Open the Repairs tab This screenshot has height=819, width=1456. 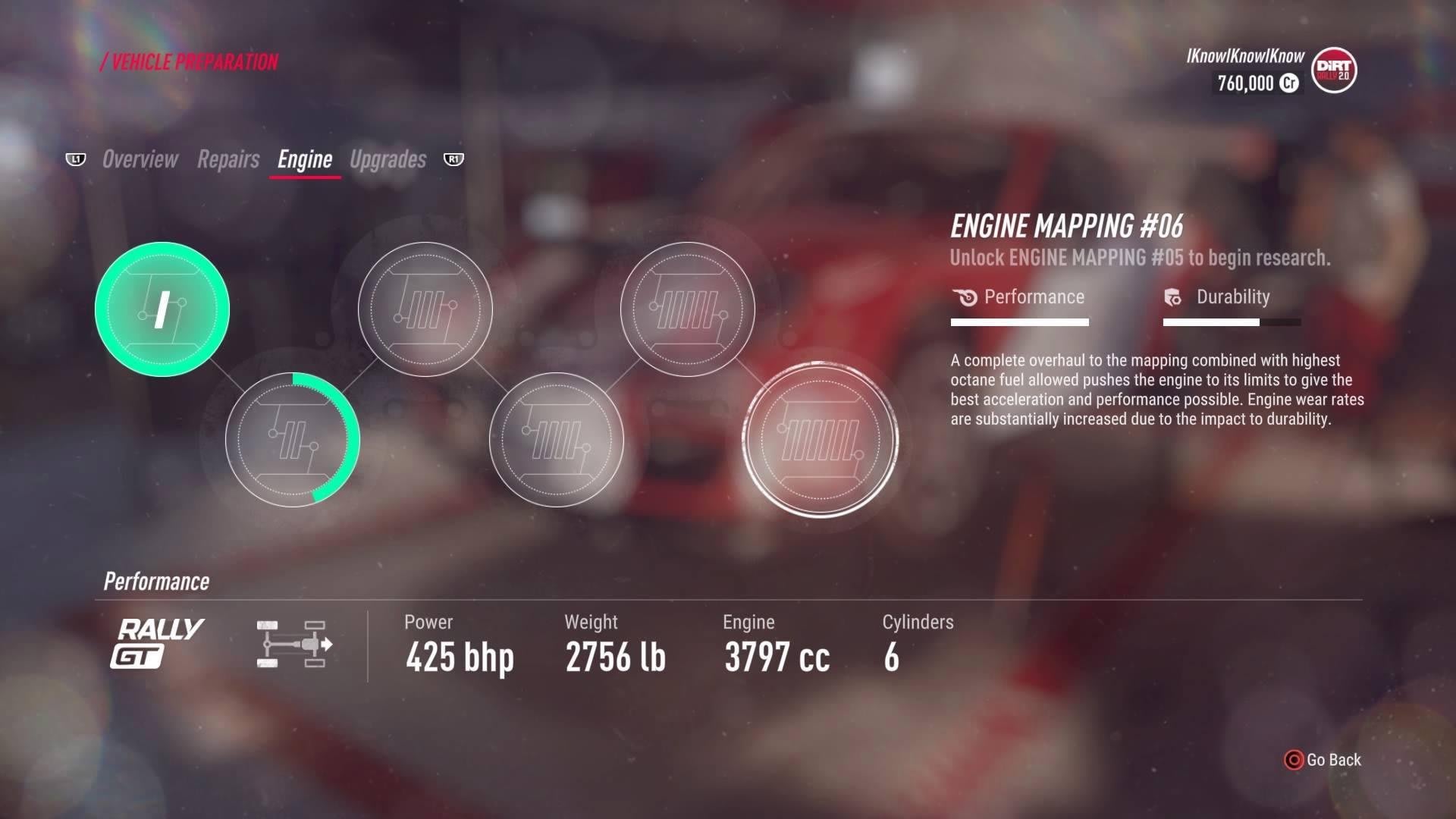point(228,159)
